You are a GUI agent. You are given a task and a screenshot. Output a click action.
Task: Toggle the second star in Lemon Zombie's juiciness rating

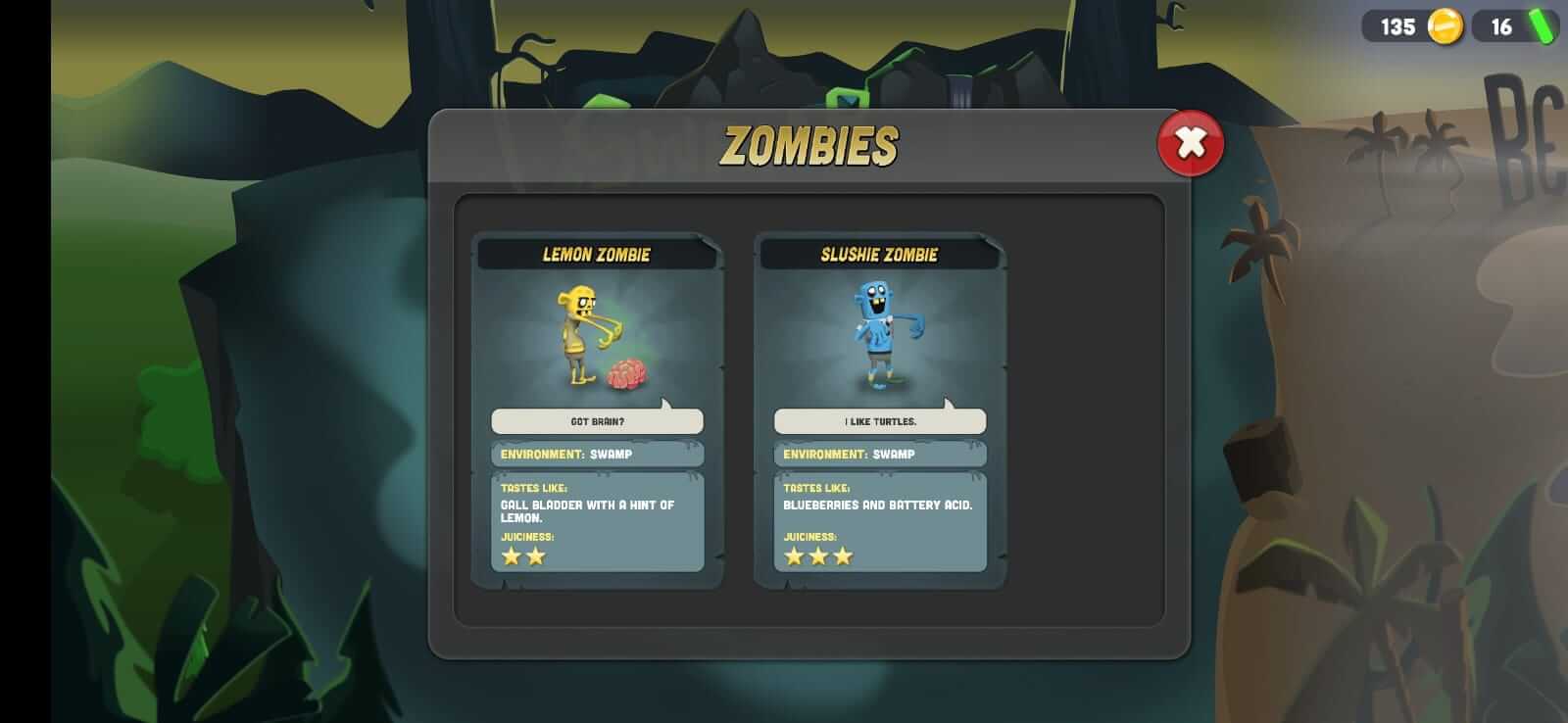coord(534,555)
